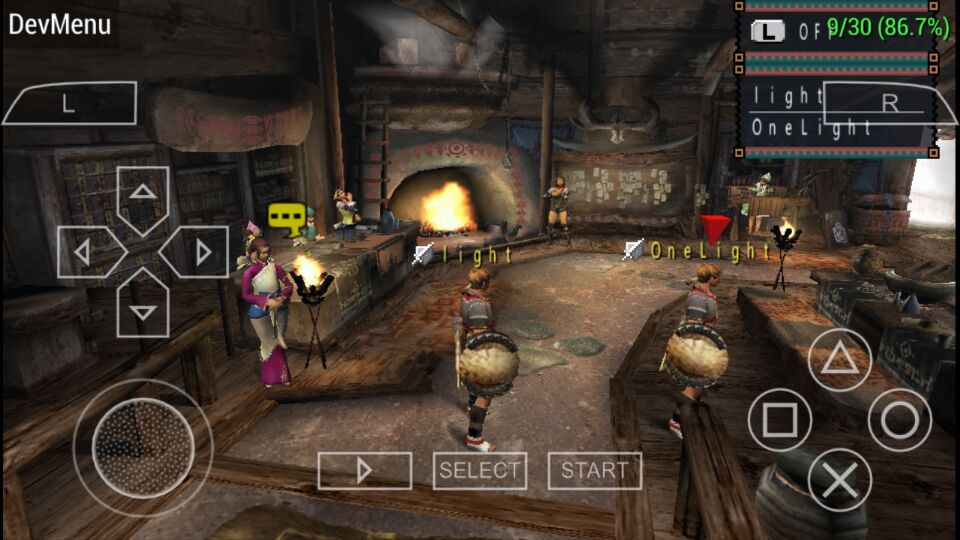
Task: Tap the square touch button
Action: click(x=780, y=420)
